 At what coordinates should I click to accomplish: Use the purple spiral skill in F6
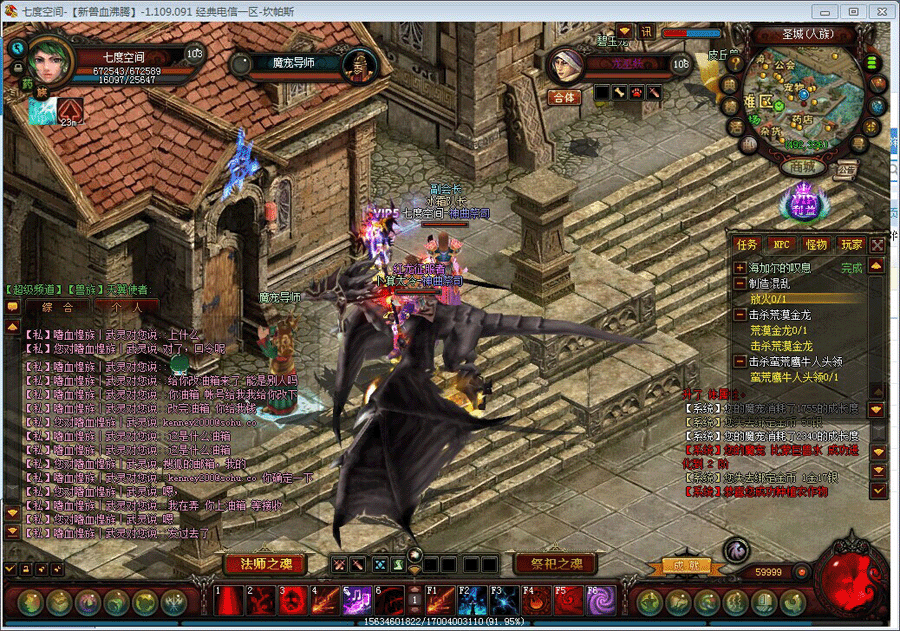tap(601, 601)
